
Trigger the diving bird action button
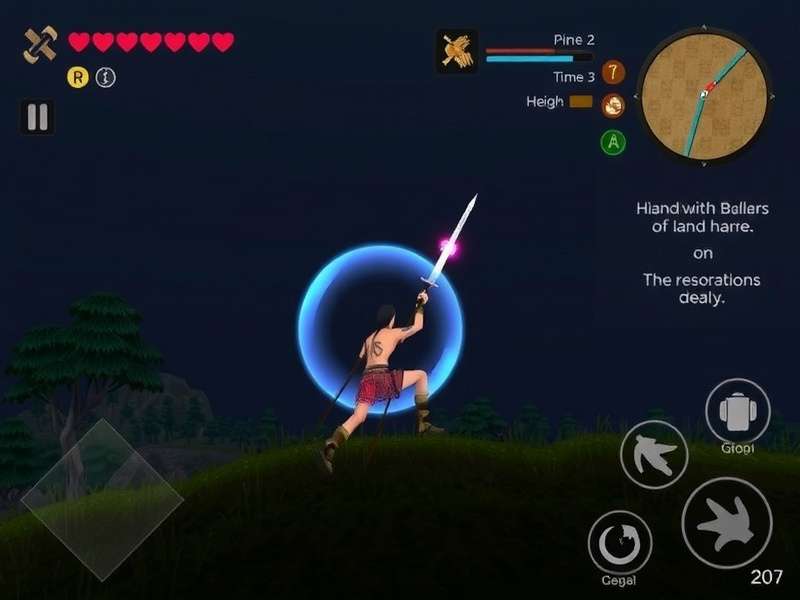click(x=654, y=454)
